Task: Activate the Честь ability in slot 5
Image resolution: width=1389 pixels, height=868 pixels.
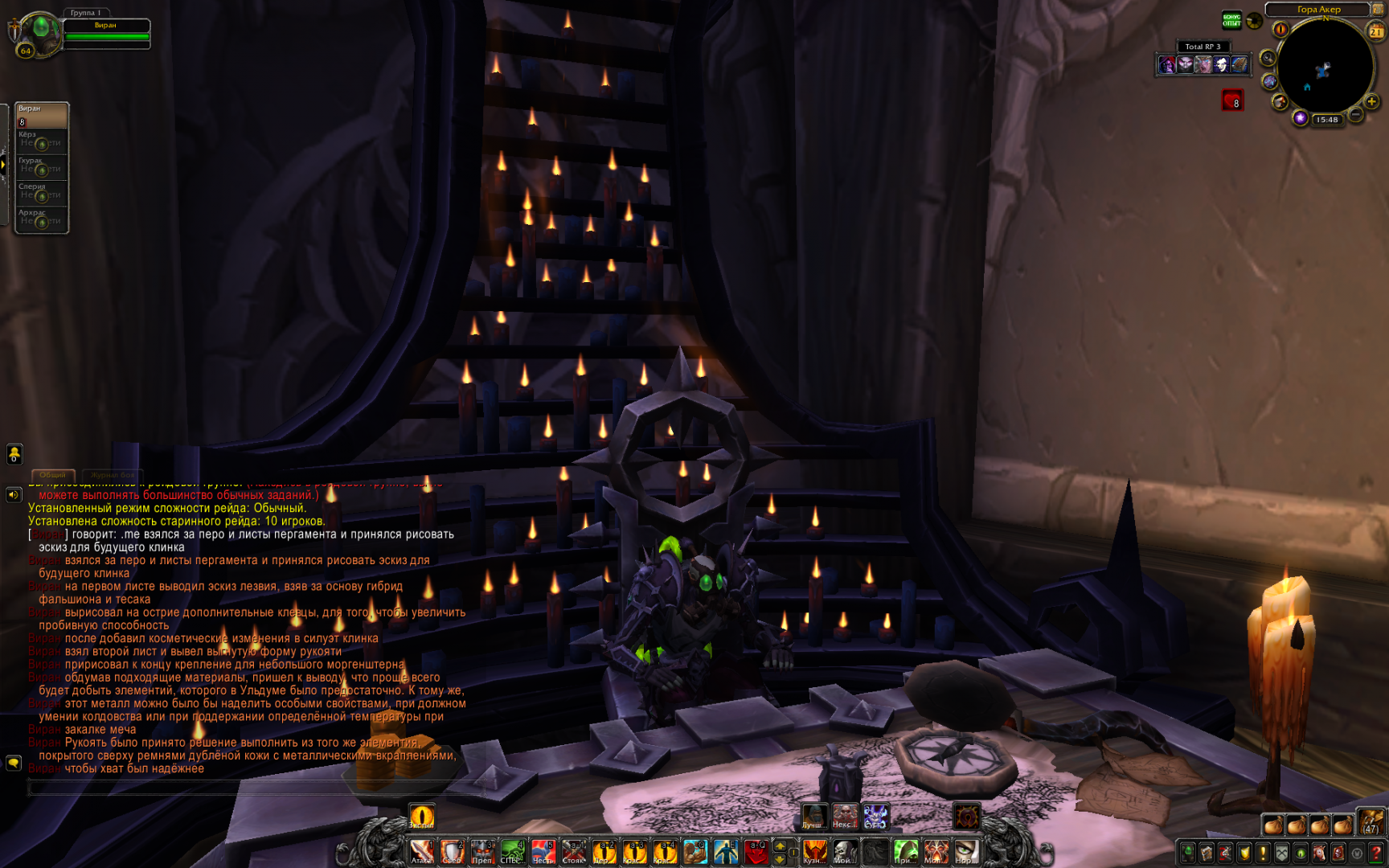Action: tap(543, 853)
